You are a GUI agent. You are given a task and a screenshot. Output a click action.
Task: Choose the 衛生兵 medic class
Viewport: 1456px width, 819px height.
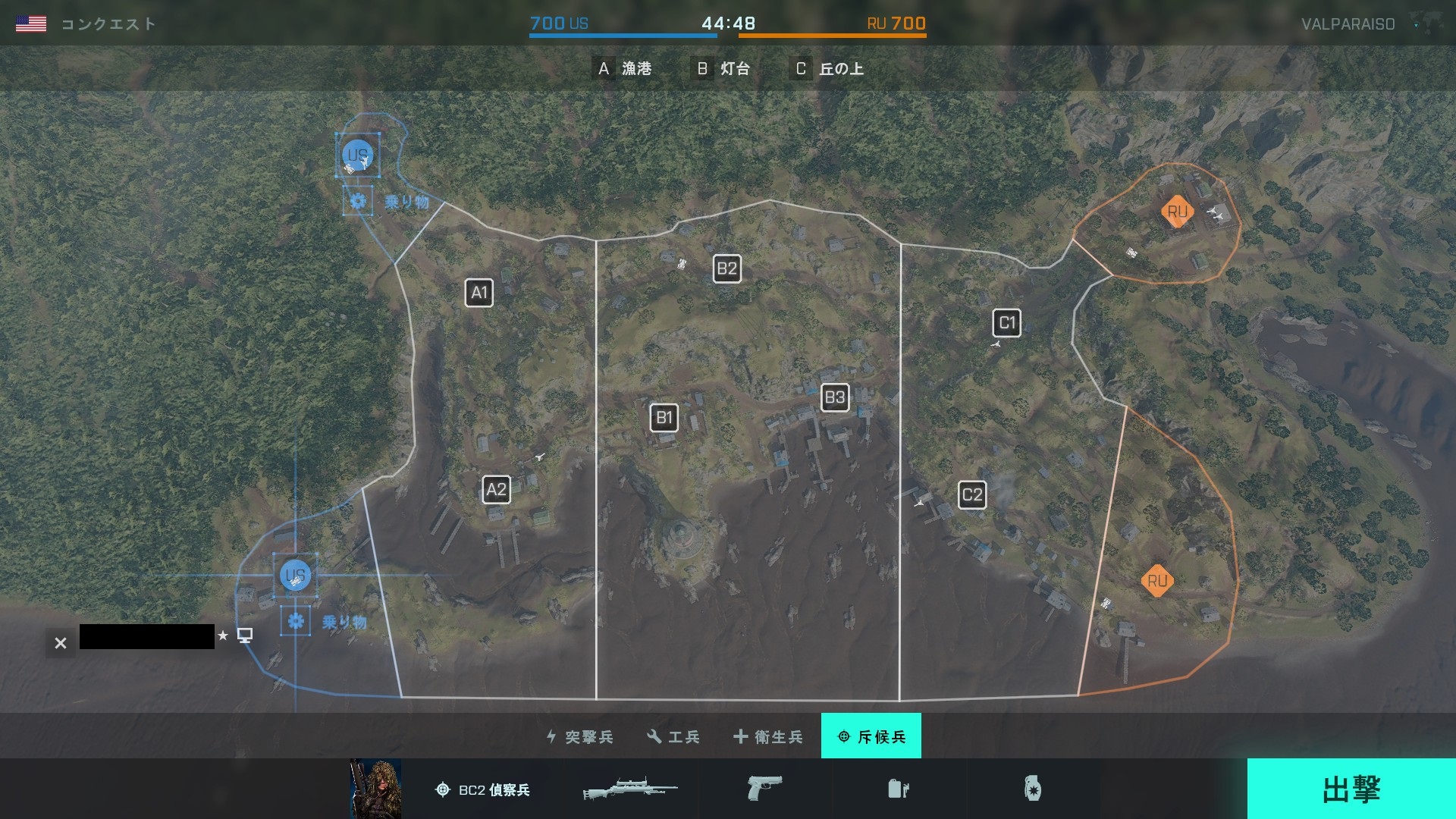[x=768, y=736]
